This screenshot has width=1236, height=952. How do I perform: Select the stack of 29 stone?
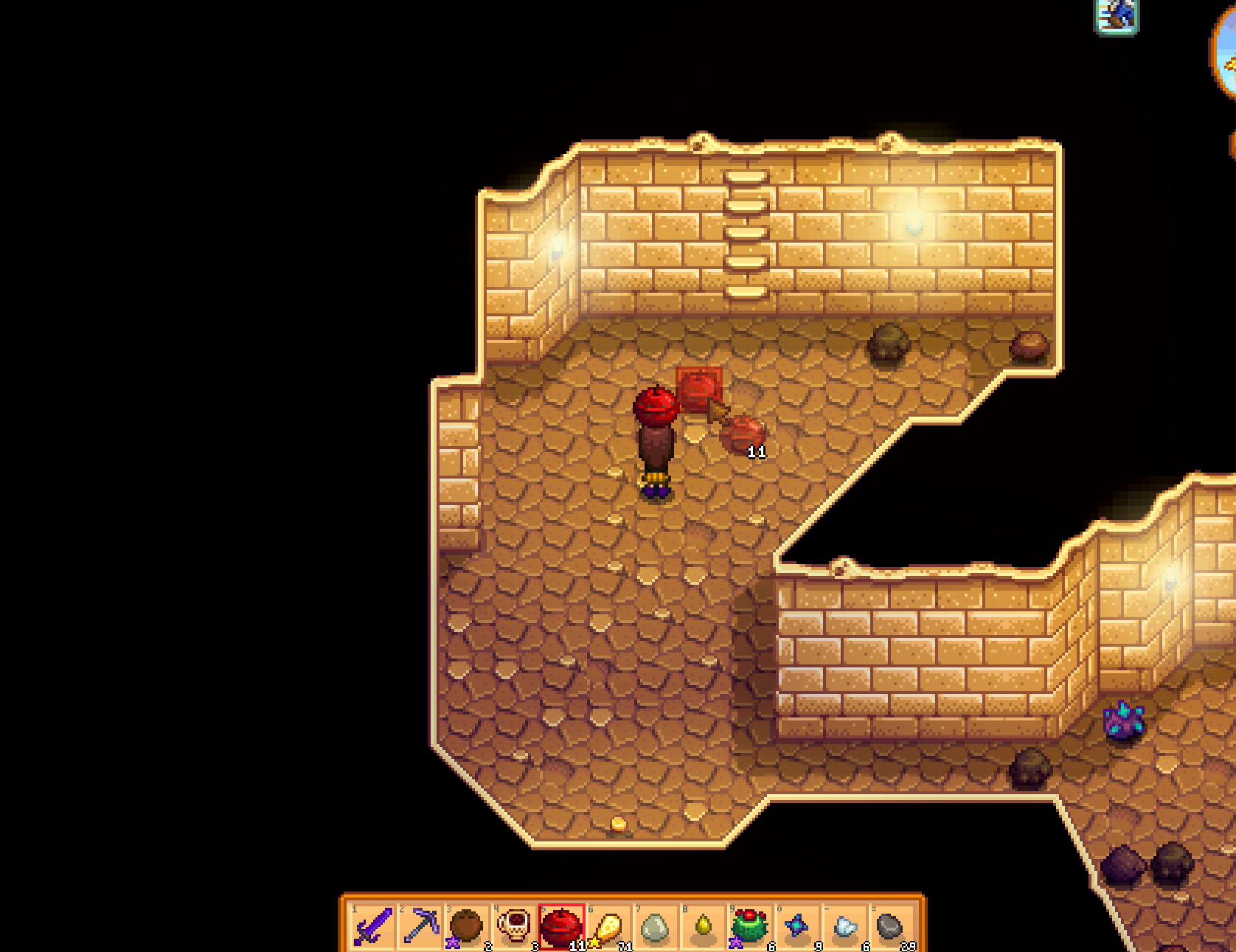tap(891, 925)
